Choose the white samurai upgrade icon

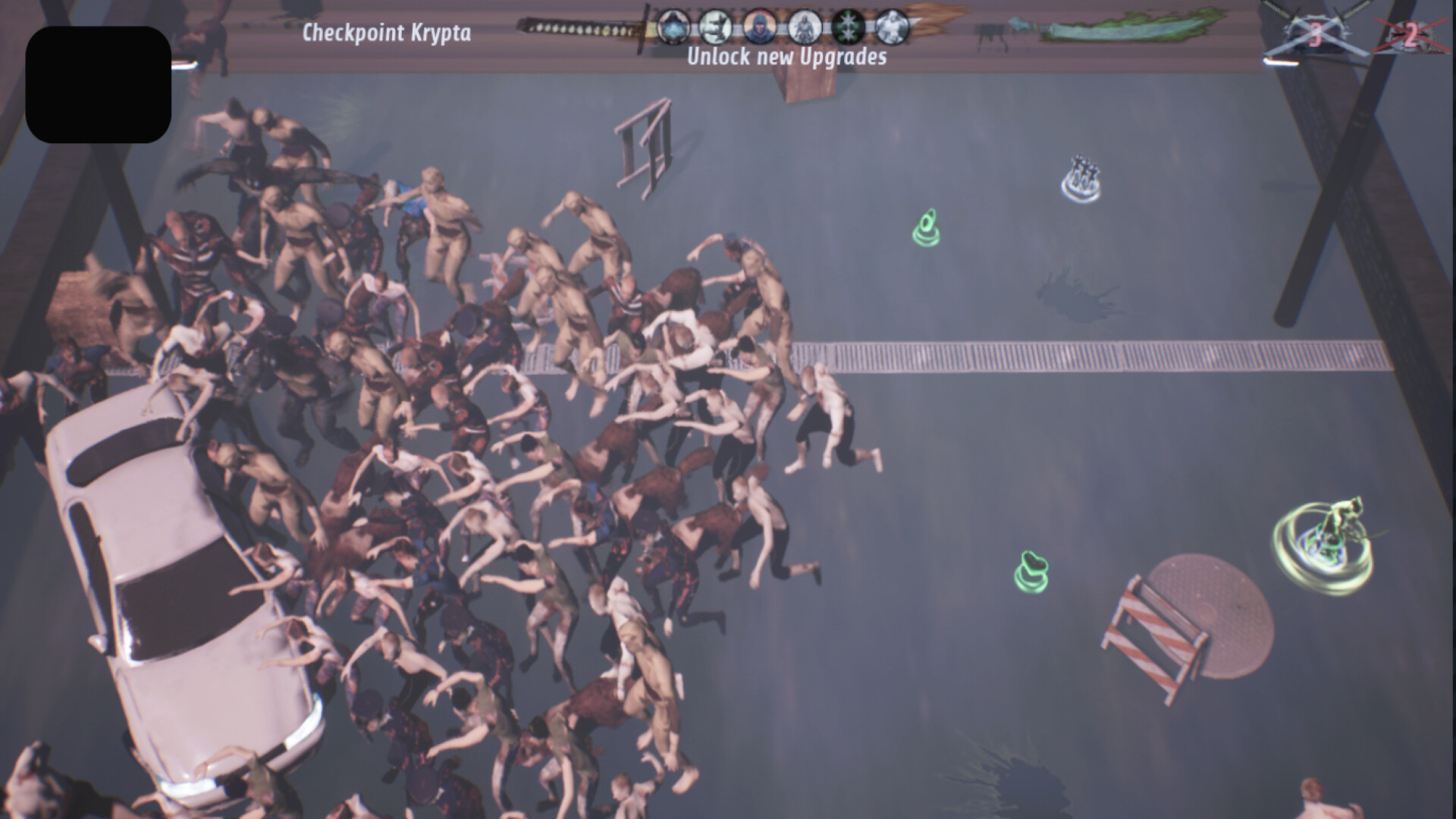tap(805, 26)
